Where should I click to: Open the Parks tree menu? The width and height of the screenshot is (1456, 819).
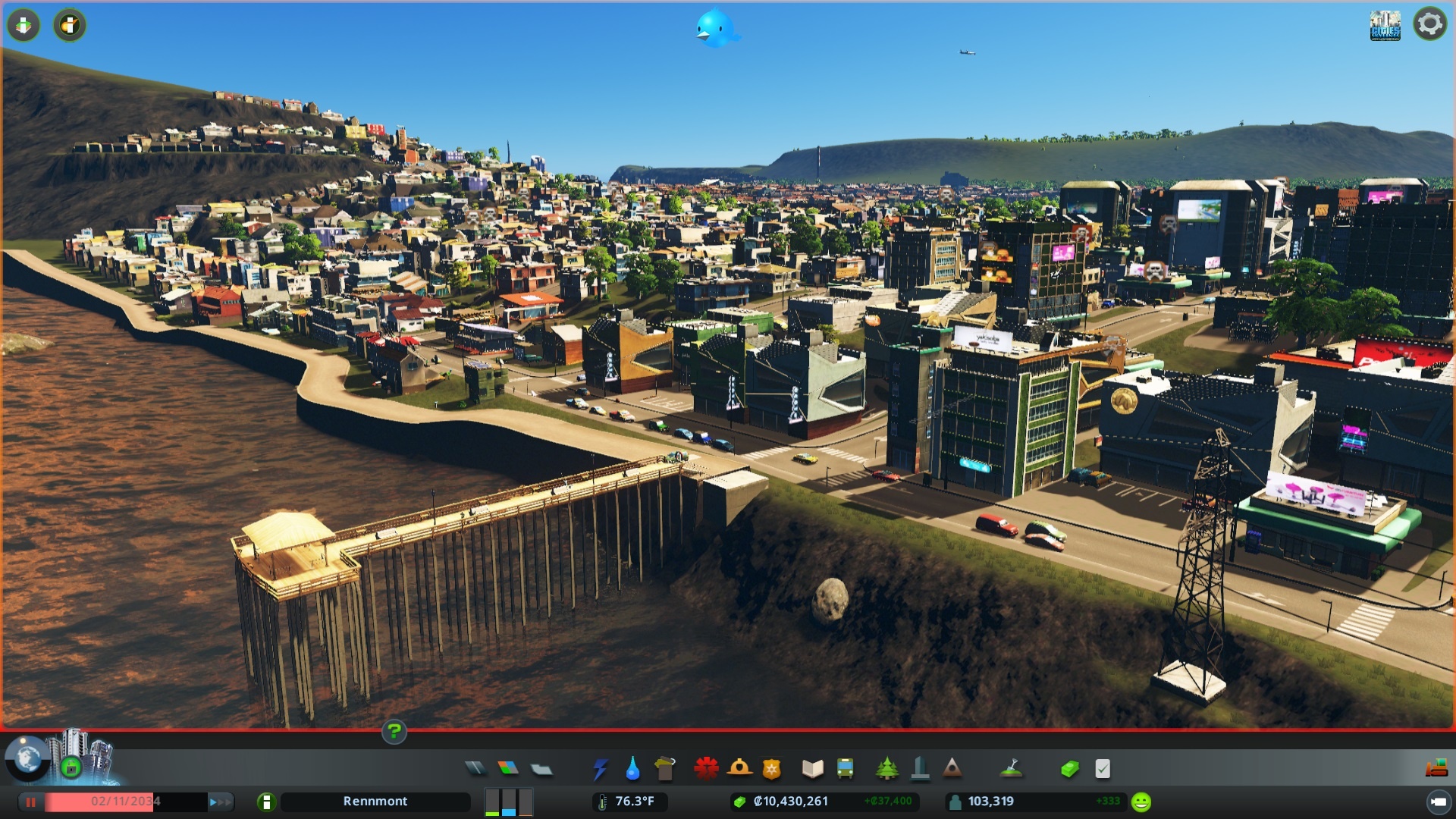tap(886, 769)
